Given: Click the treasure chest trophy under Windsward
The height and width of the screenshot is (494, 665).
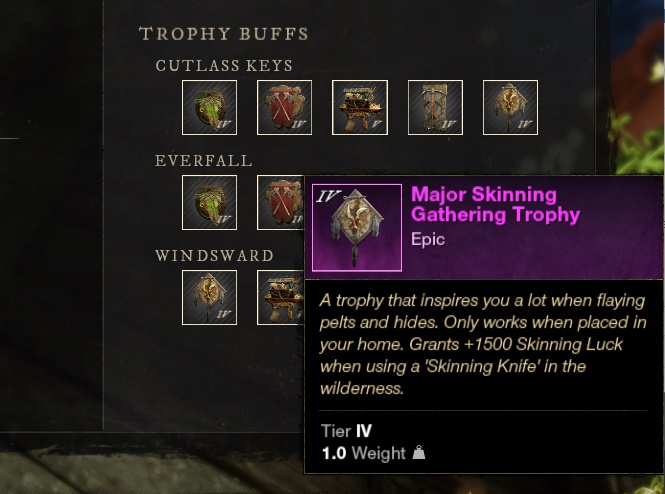Looking at the screenshot, I should click(279, 297).
